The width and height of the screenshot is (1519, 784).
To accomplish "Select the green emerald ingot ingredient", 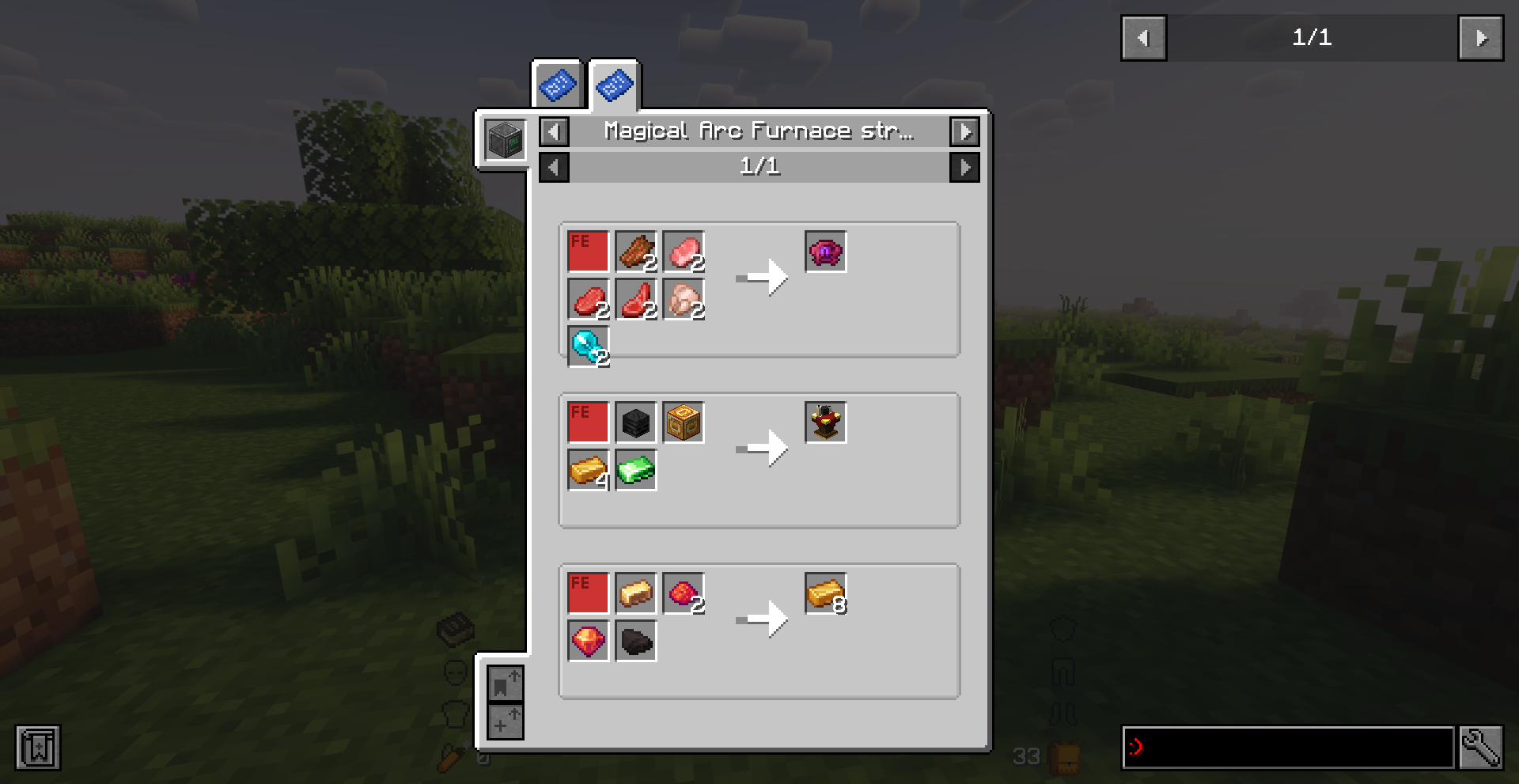I will (x=635, y=470).
